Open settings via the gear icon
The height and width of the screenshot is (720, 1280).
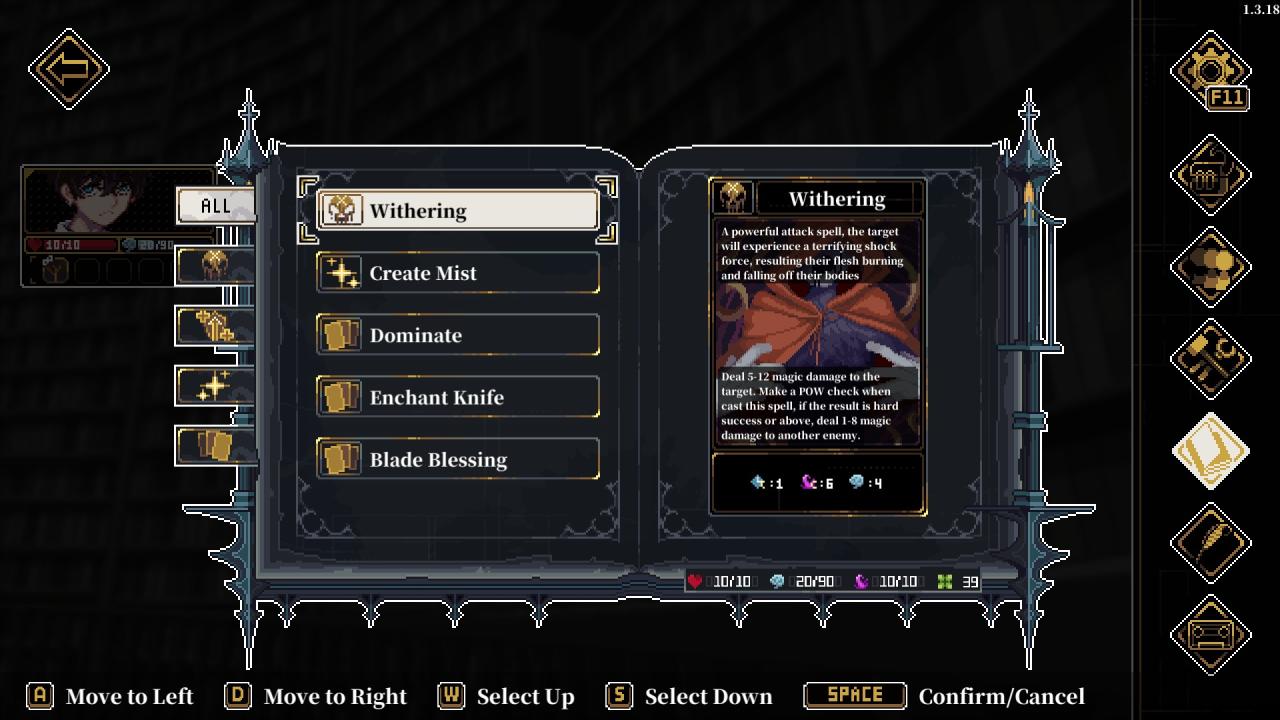tap(1210, 72)
